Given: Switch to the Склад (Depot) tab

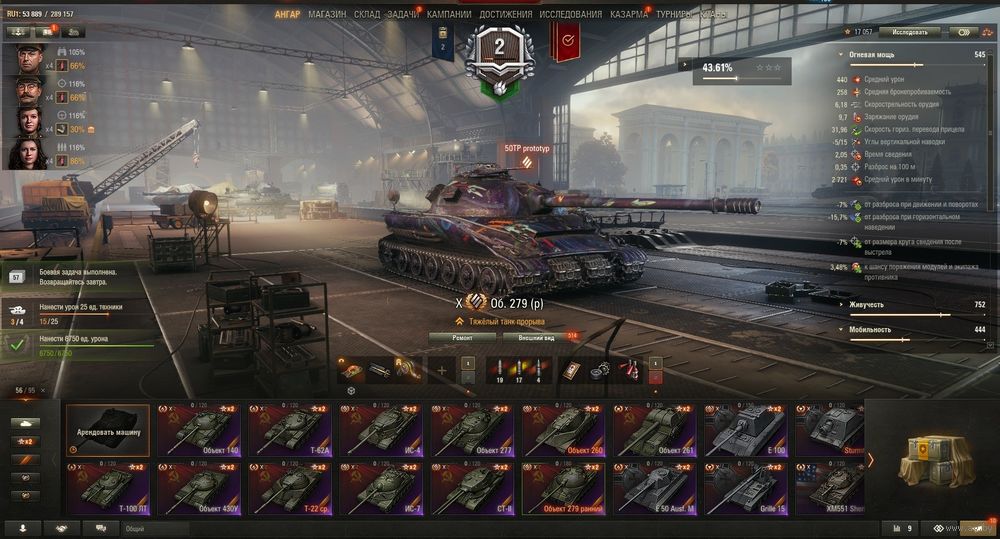Looking at the screenshot, I should click(367, 15).
